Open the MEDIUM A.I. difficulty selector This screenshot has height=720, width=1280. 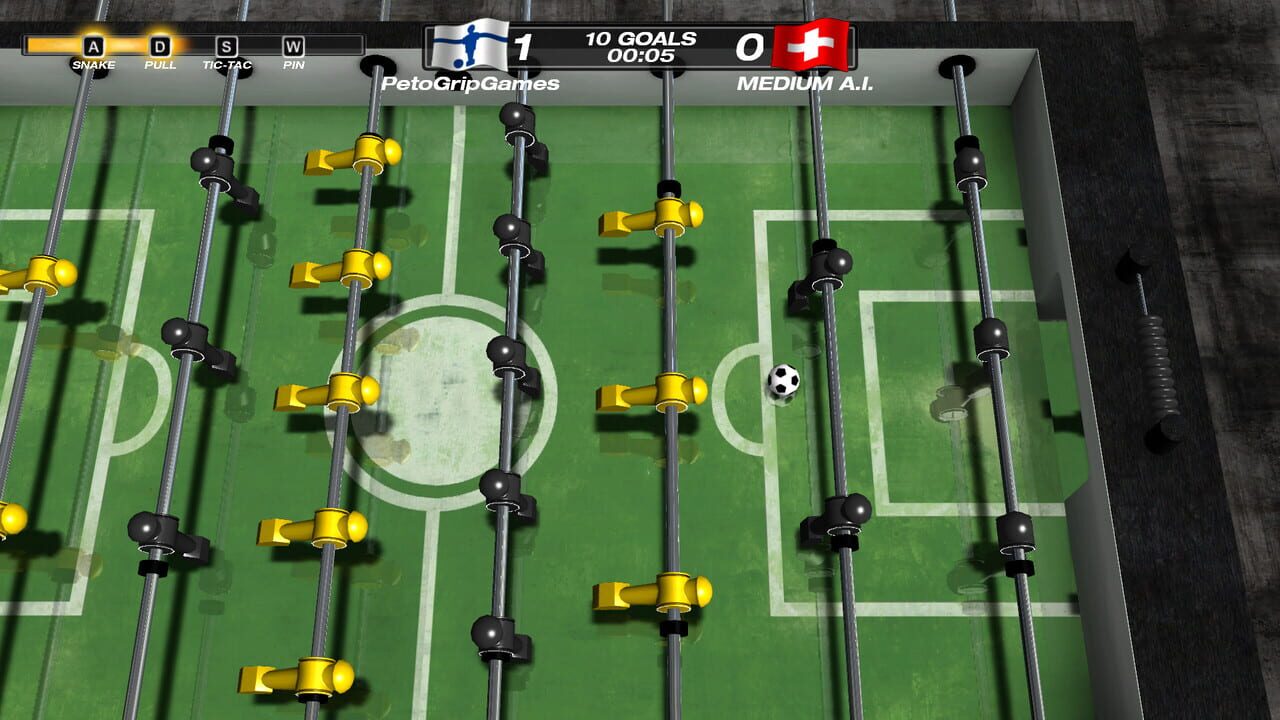coord(806,86)
